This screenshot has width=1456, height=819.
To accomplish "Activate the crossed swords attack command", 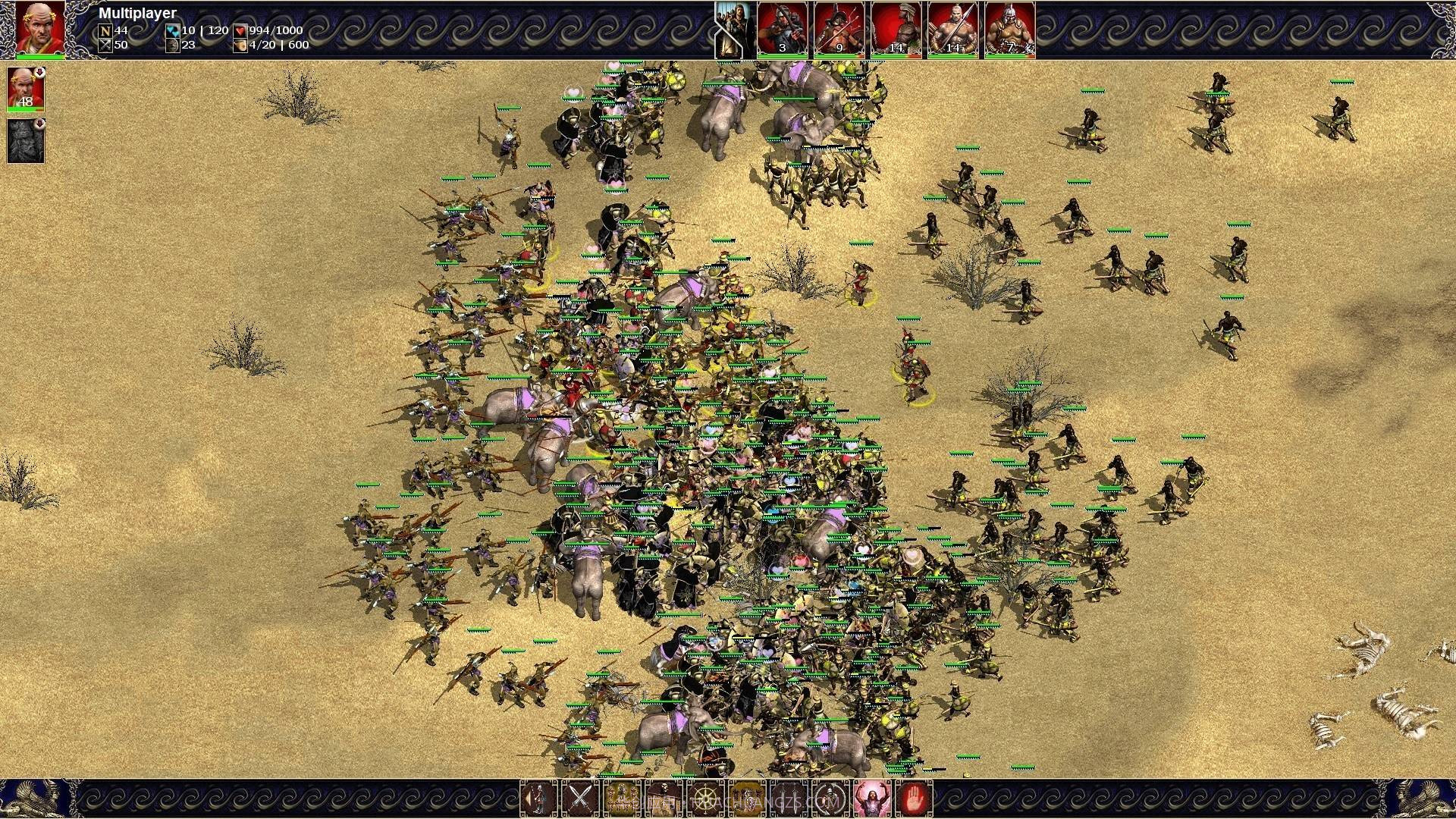I will (x=580, y=799).
